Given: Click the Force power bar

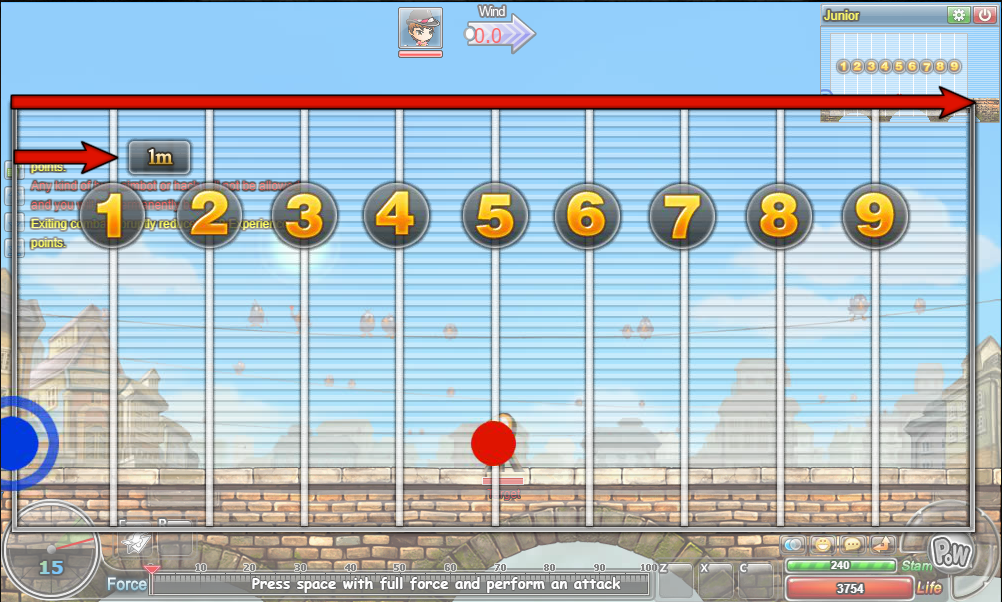Looking at the screenshot, I should point(400,584).
